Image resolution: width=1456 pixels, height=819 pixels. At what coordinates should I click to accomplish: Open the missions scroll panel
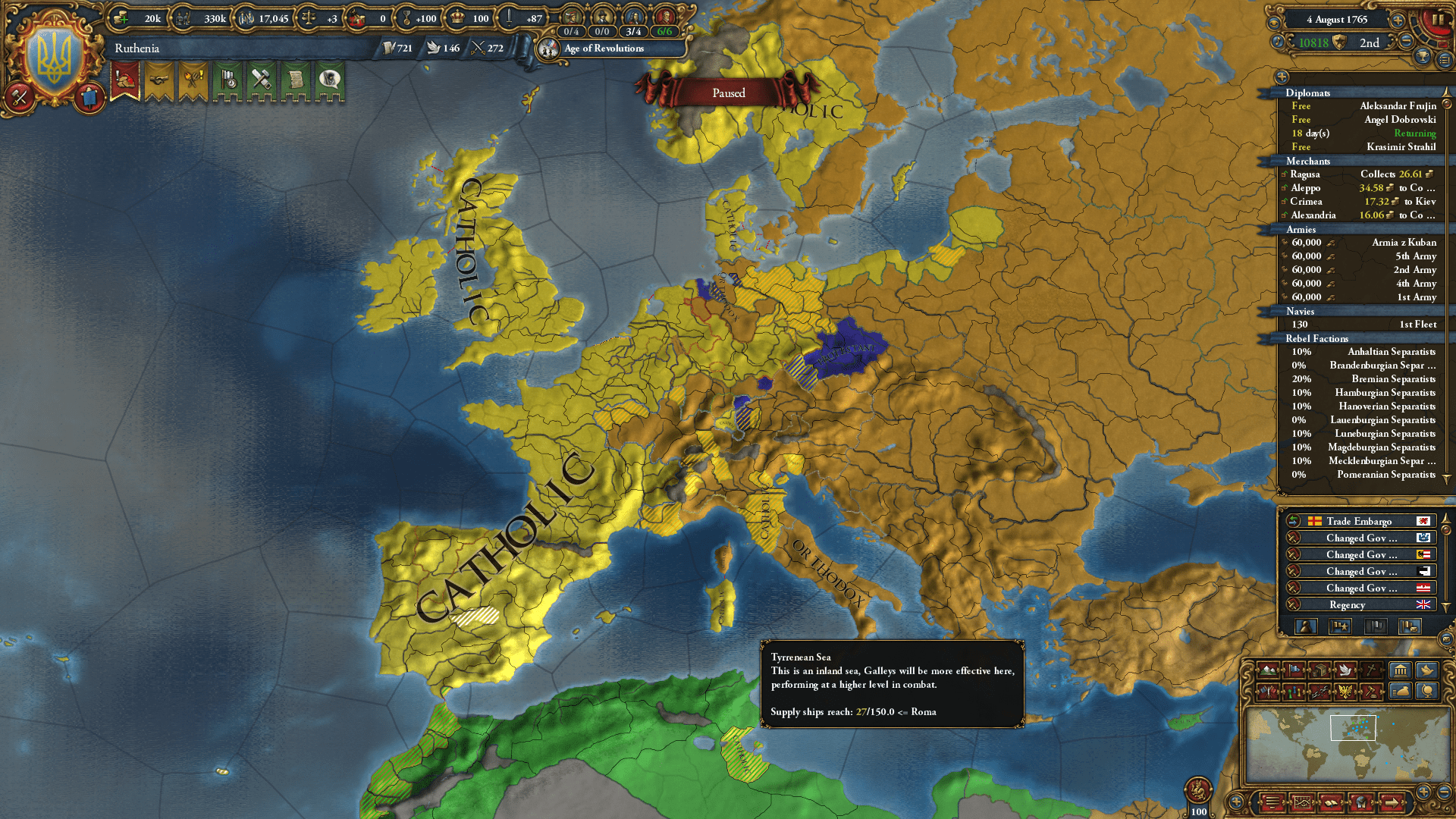point(297,83)
